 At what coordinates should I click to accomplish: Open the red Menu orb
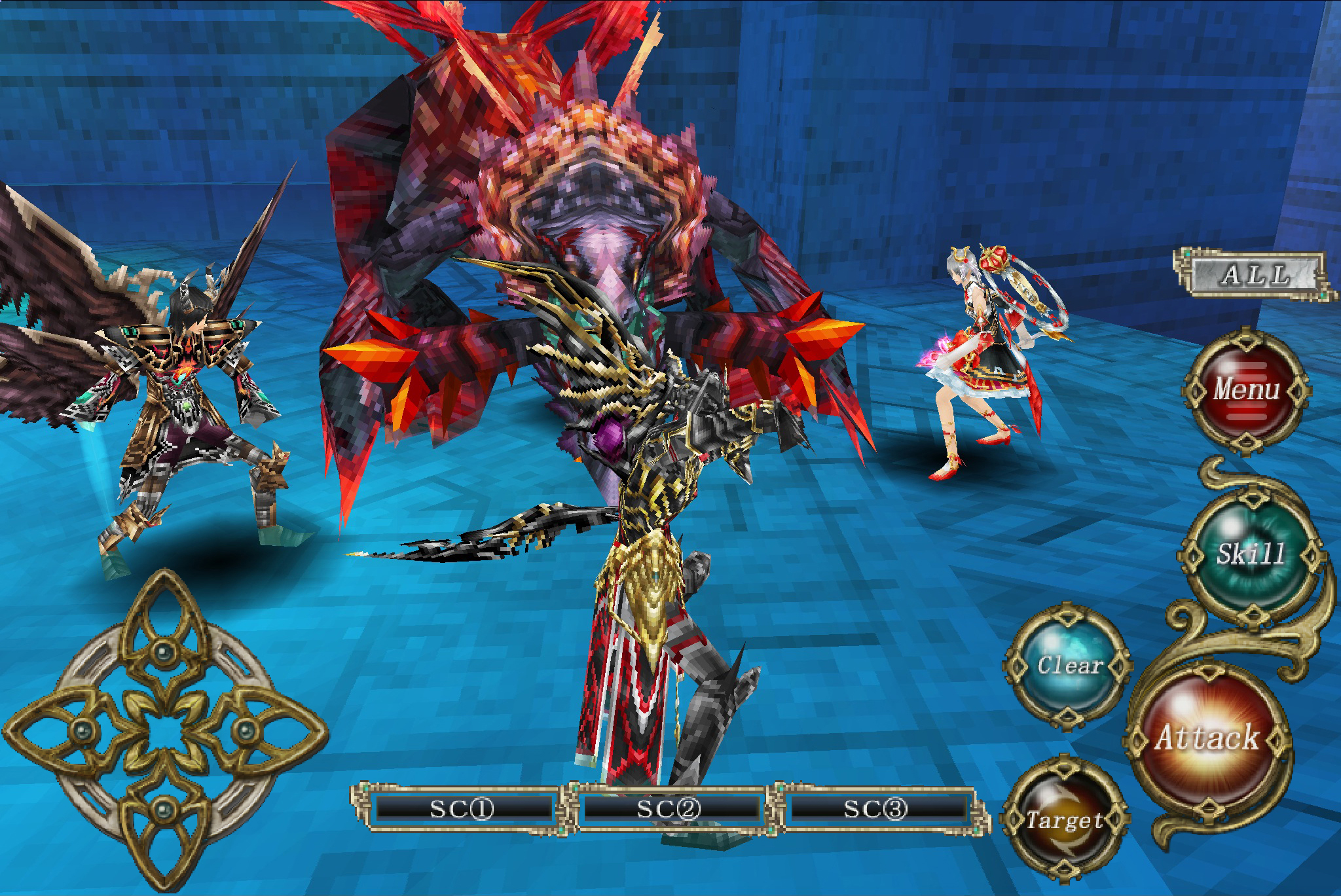1246,391
